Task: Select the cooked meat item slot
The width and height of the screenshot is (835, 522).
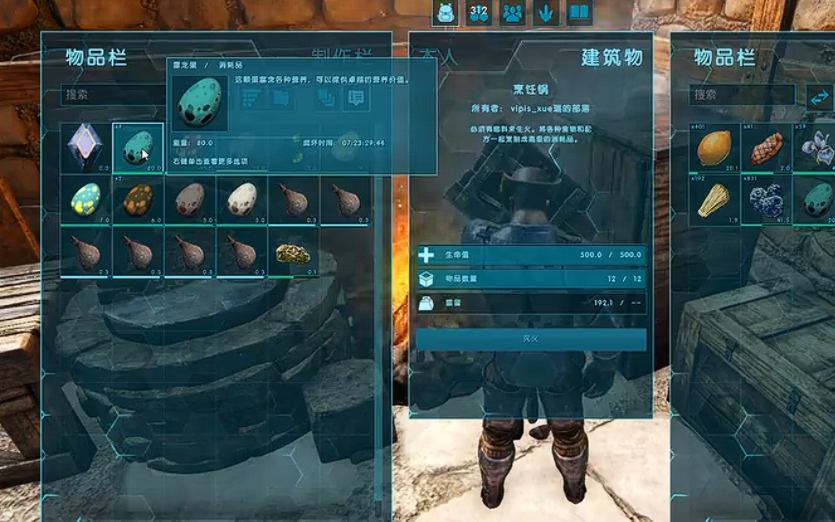Action: click(766, 148)
